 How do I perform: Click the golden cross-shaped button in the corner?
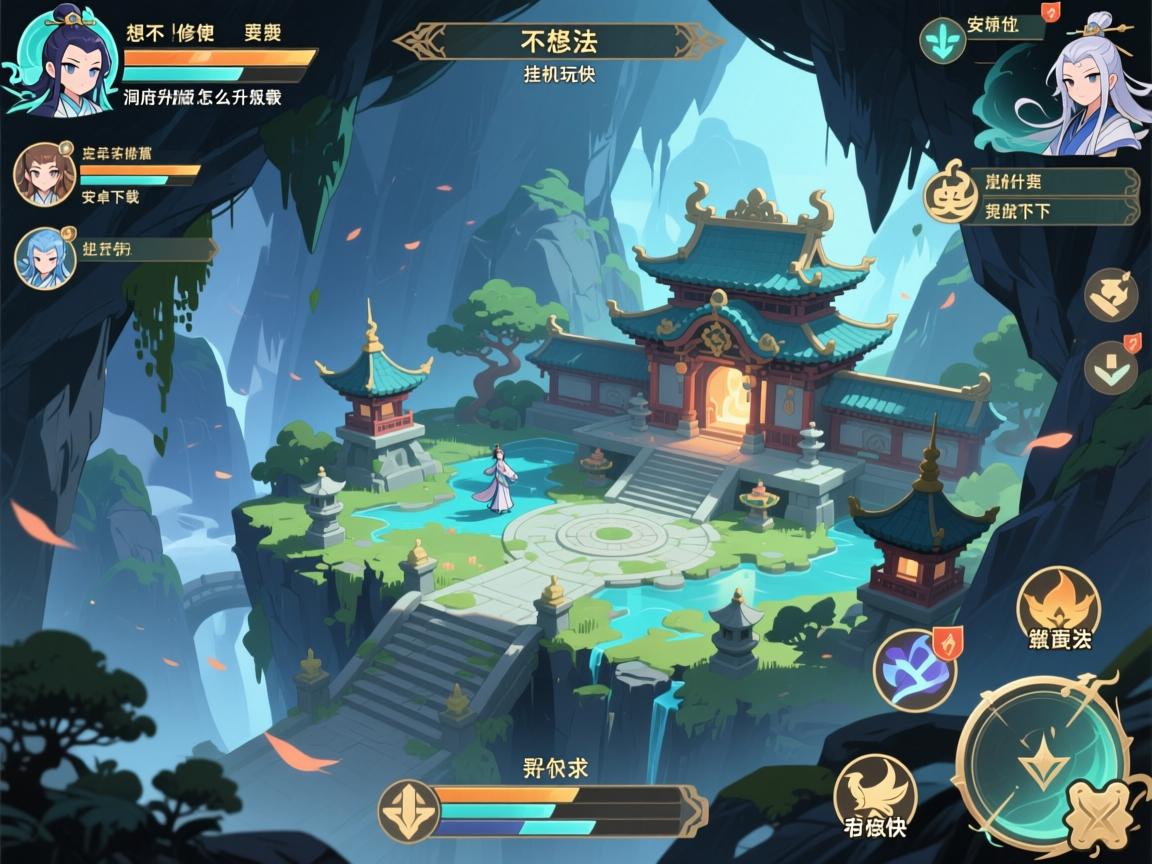pyautogui.click(x=1099, y=818)
